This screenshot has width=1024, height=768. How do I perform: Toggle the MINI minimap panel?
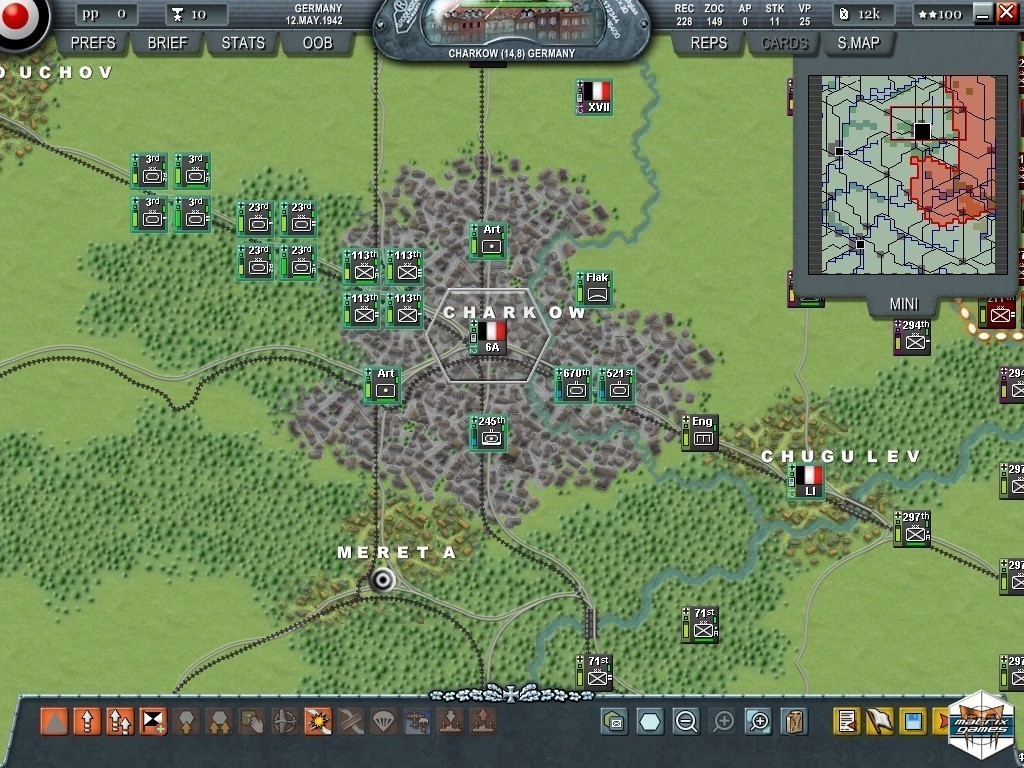point(904,304)
